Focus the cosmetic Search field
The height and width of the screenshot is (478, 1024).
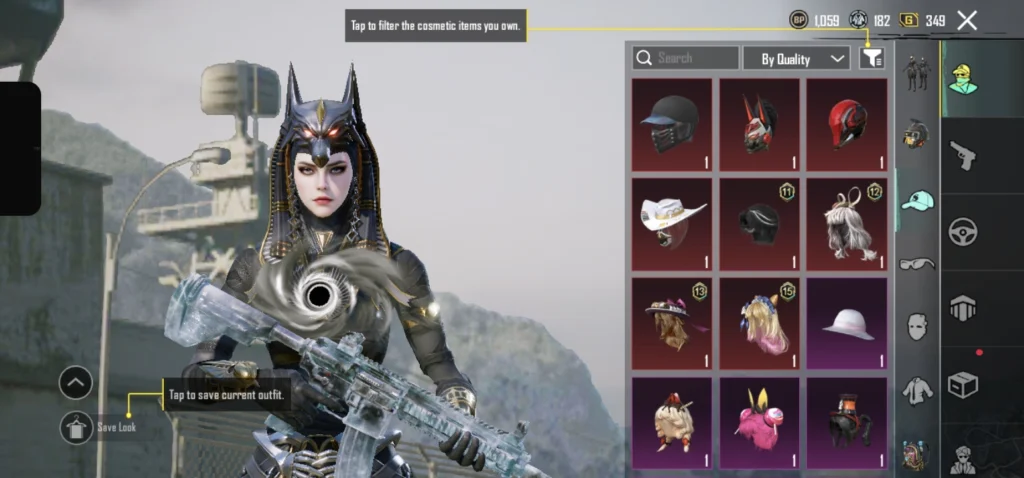click(x=686, y=58)
